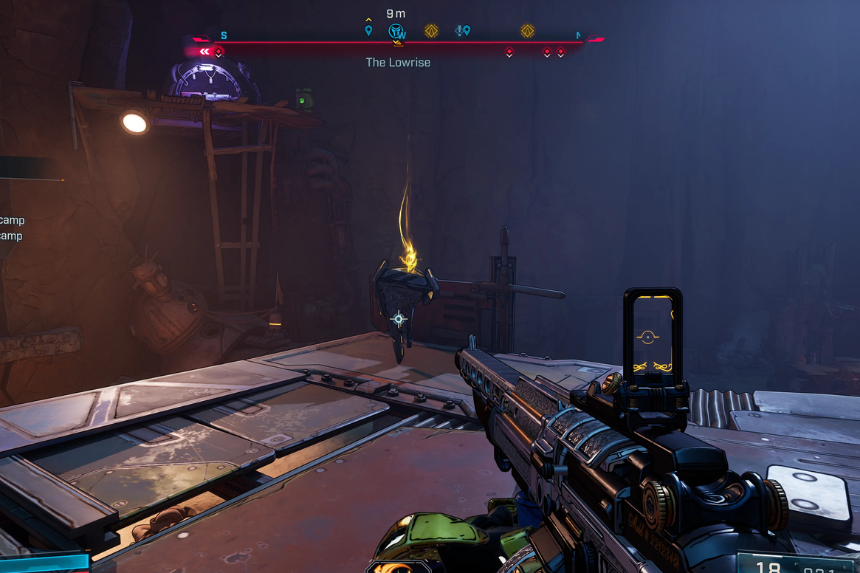Select the blue pin marker under the yellow caret
This screenshot has height=573, width=860.
click(368, 31)
